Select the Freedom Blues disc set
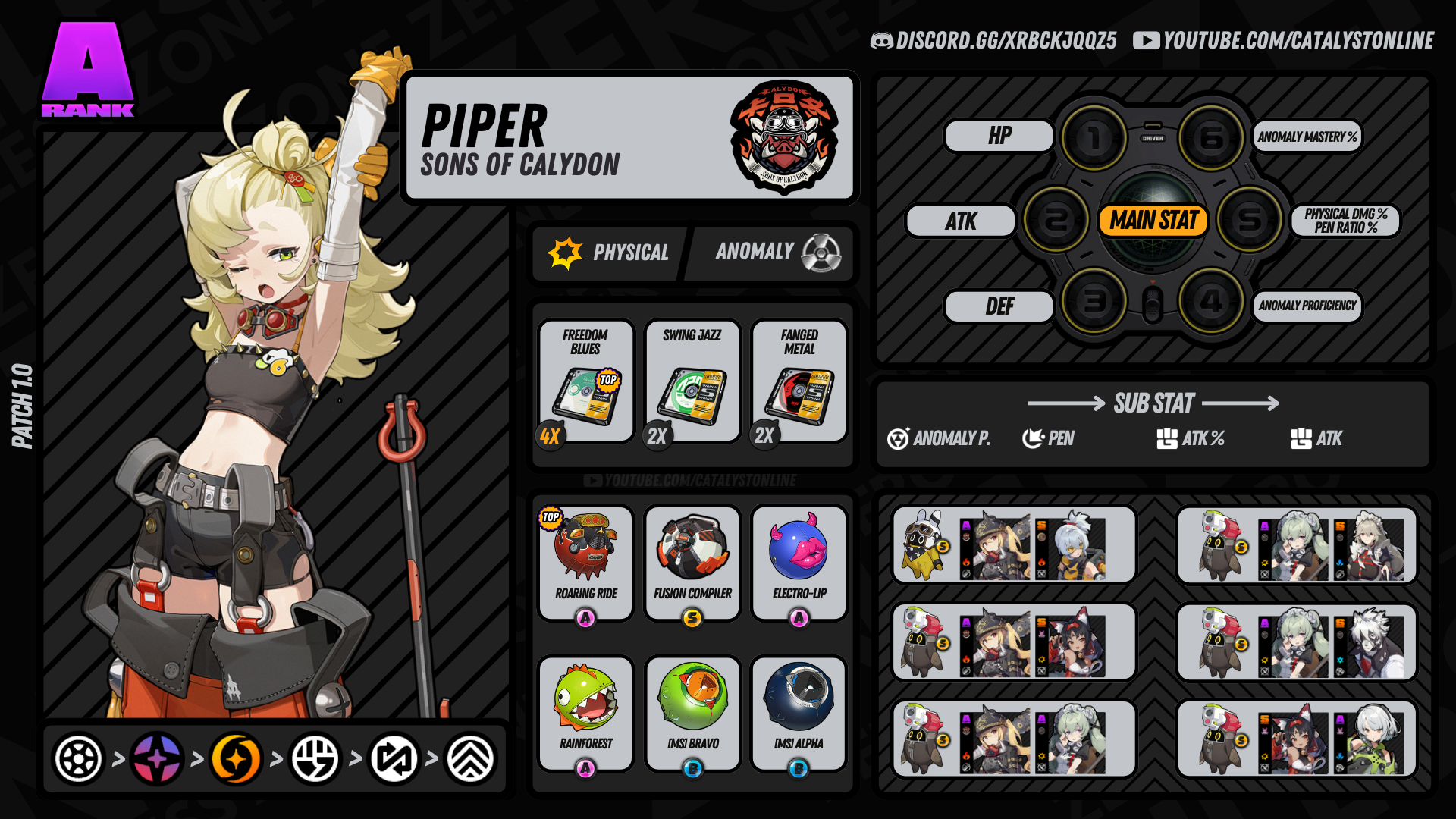1456x819 pixels. [x=585, y=381]
